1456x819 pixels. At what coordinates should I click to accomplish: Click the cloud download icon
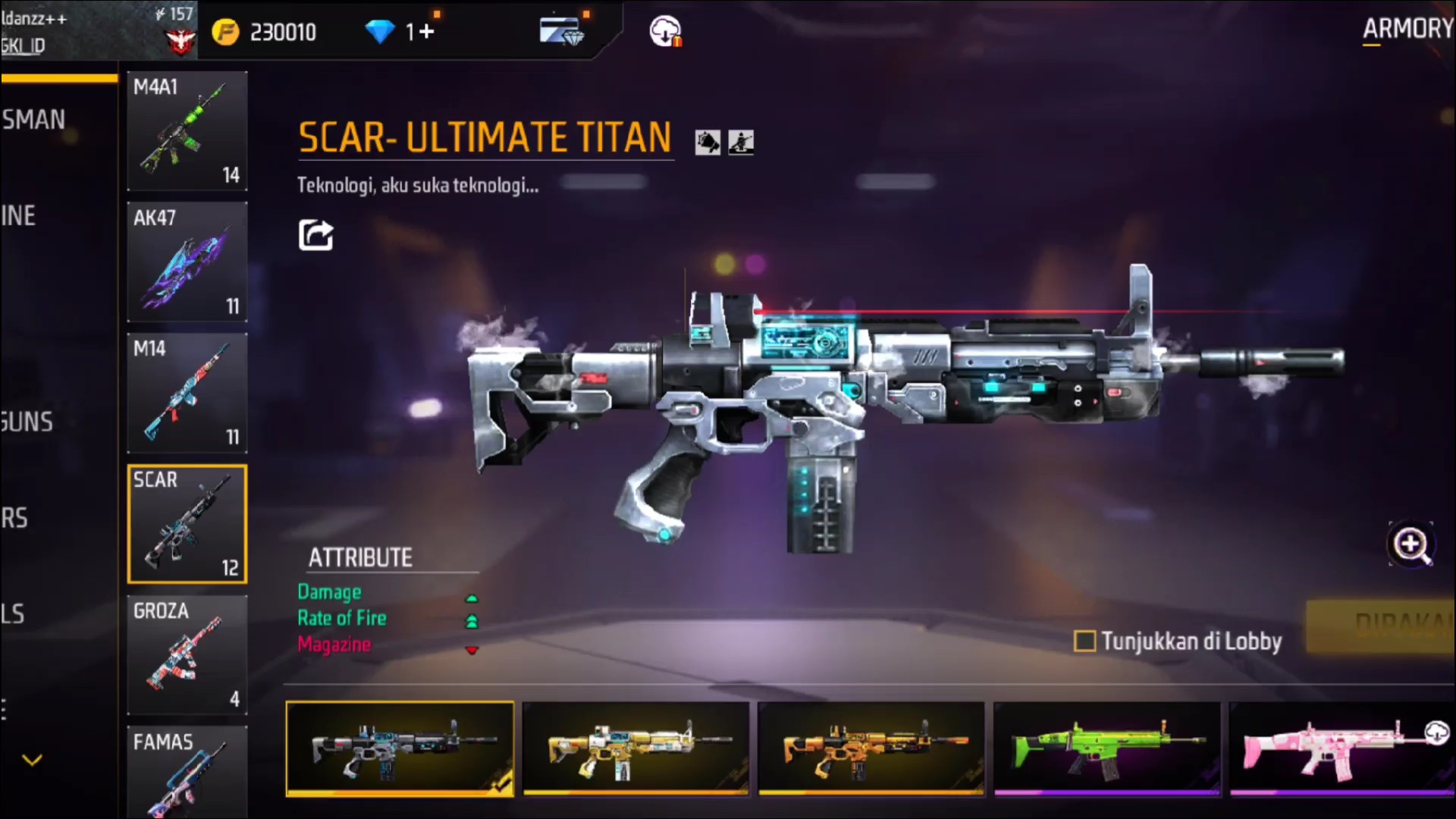click(x=665, y=32)
